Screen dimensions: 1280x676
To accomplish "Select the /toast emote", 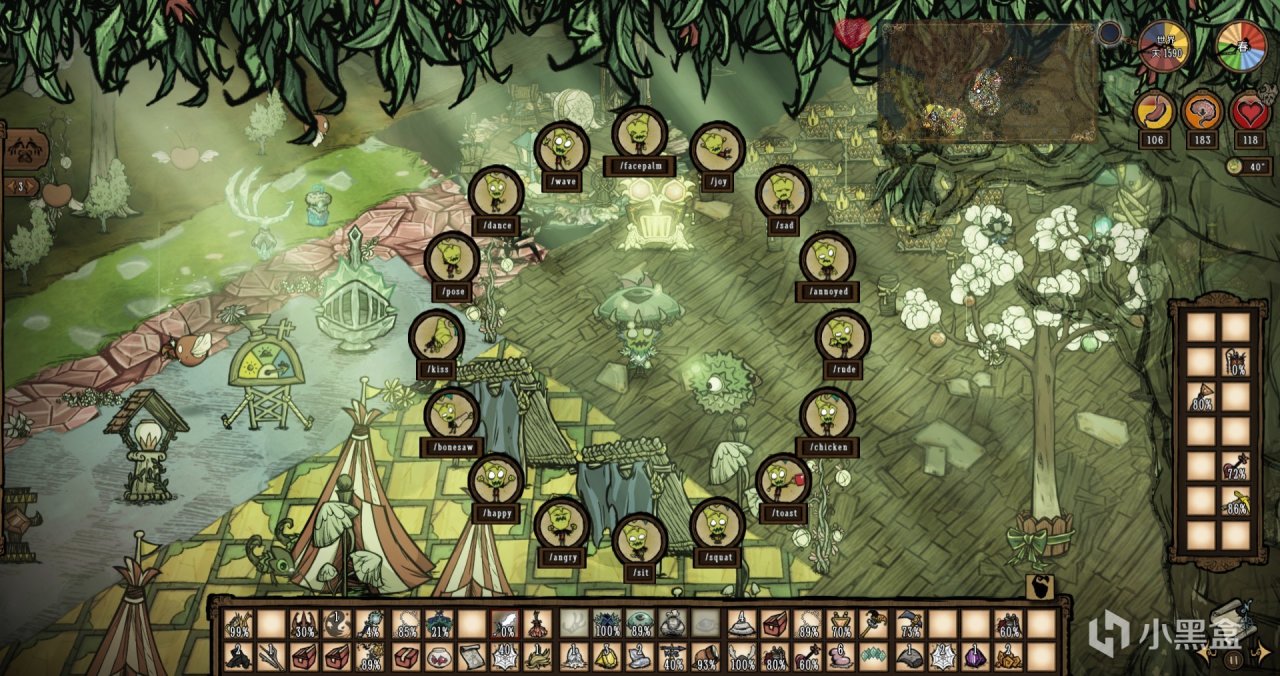I will click(783, 480).
